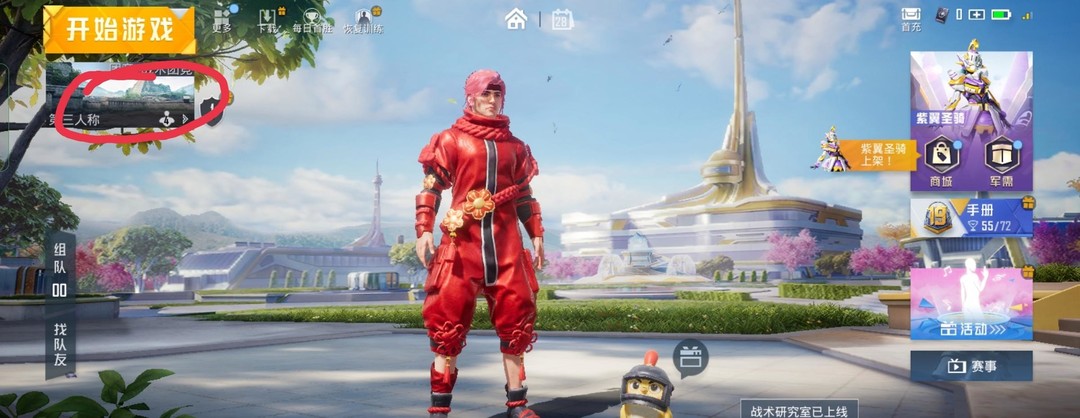1080x418 pixels.
Task: Open the 恢复训练 recovery training icon
Action: point(362,20)
